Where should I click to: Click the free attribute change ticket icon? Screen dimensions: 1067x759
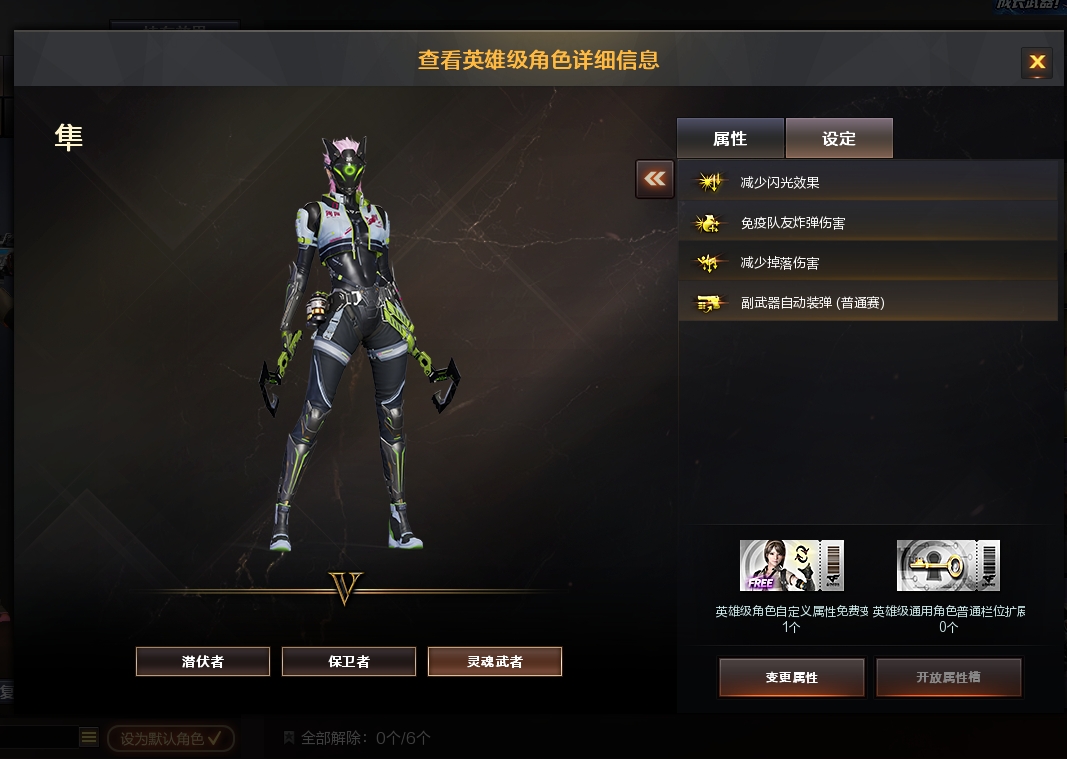(x=792, y=566)
